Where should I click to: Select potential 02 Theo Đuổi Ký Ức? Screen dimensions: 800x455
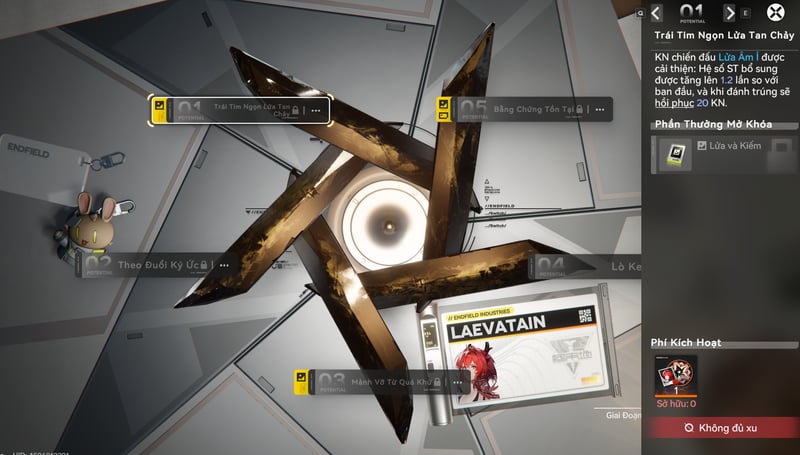160,265
